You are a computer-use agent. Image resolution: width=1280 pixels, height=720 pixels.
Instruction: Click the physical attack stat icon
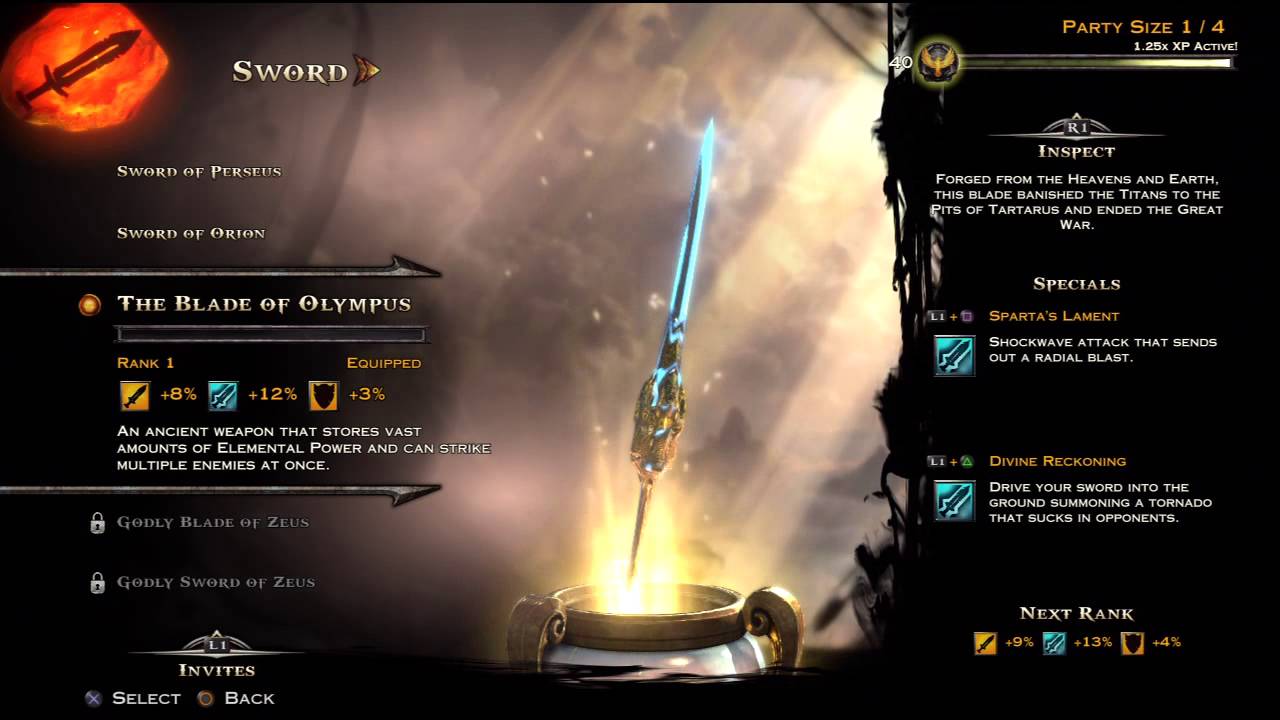coord(134,395)
